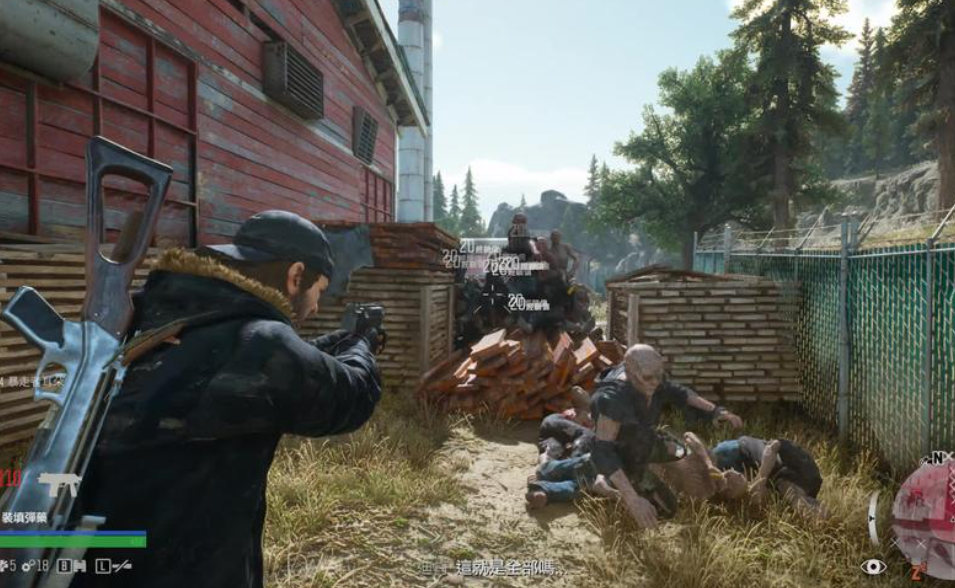Viewport: 955px width, 588px height.
Task: Click the curved noise meter beside minimap
Action: pos(873,518)
